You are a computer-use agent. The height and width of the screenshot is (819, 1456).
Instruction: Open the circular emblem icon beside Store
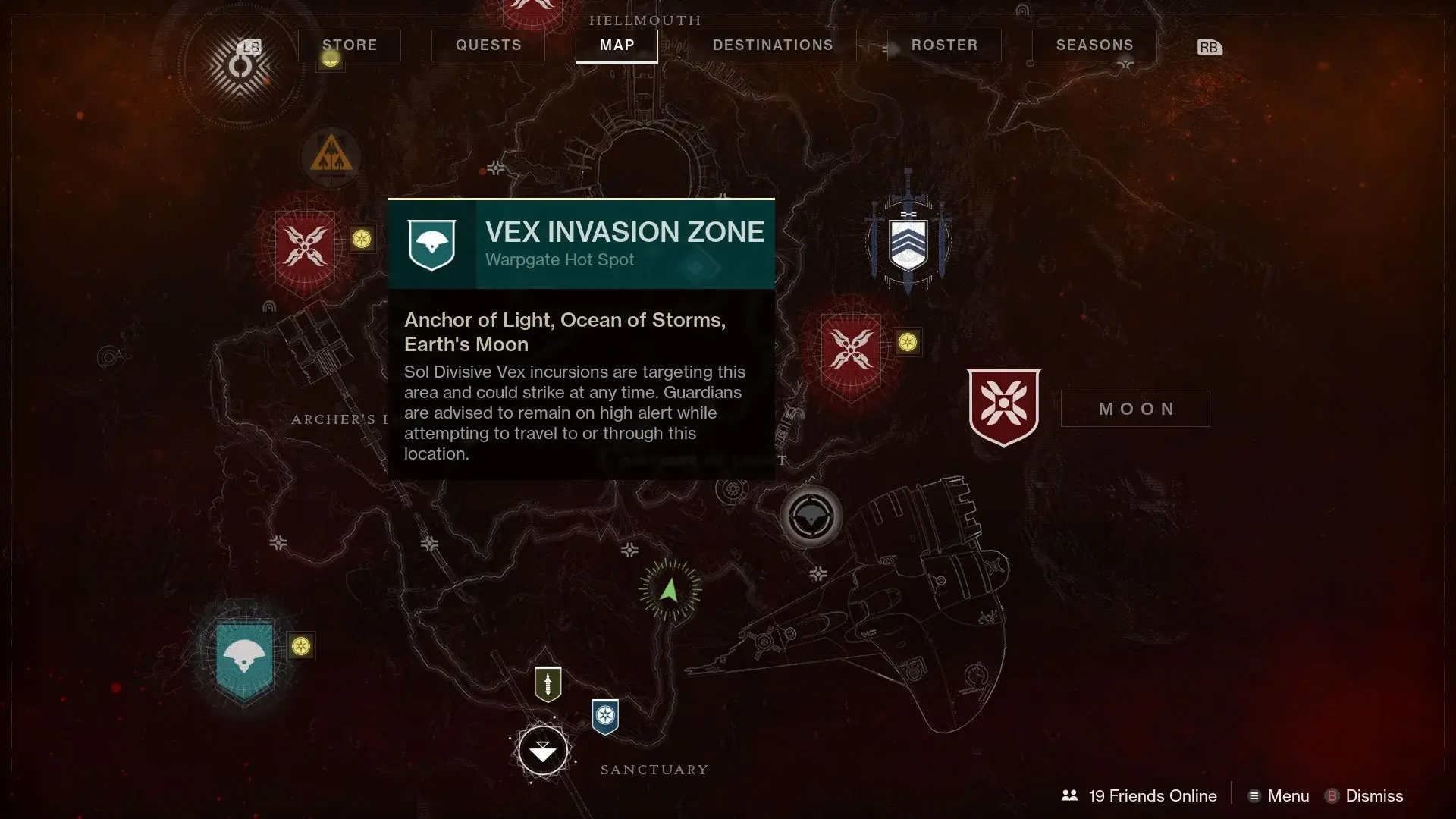point(240,67)
